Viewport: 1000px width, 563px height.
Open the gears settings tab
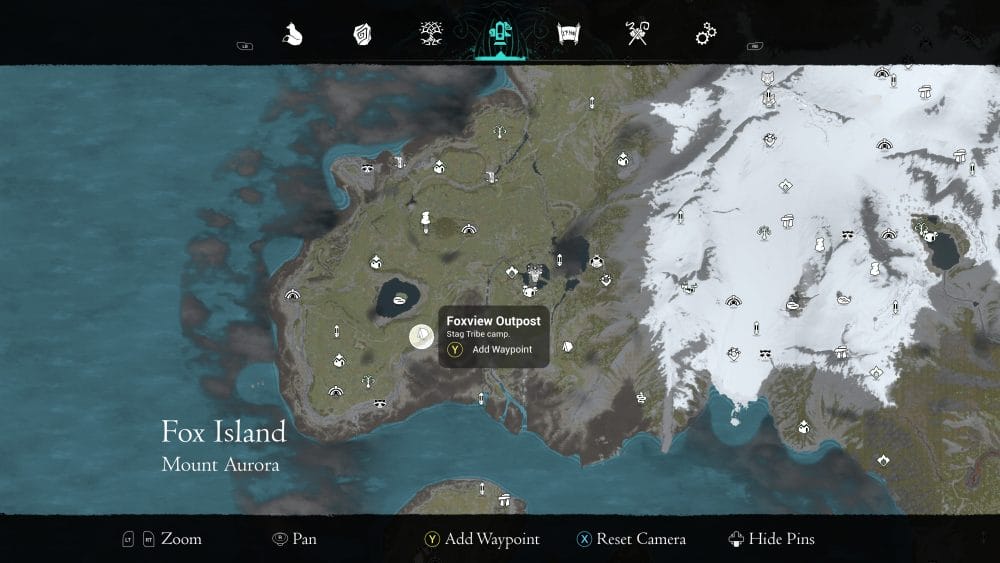click(x=706, y=35)
